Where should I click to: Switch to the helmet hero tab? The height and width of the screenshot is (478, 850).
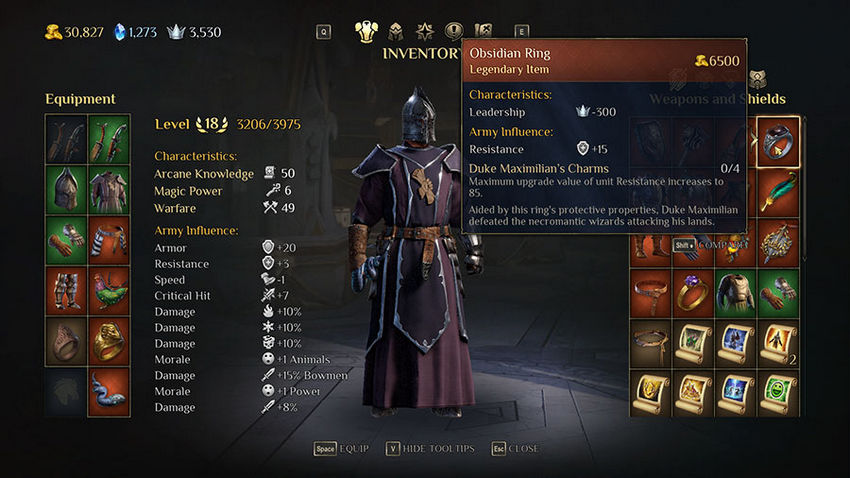pos(396,31)
